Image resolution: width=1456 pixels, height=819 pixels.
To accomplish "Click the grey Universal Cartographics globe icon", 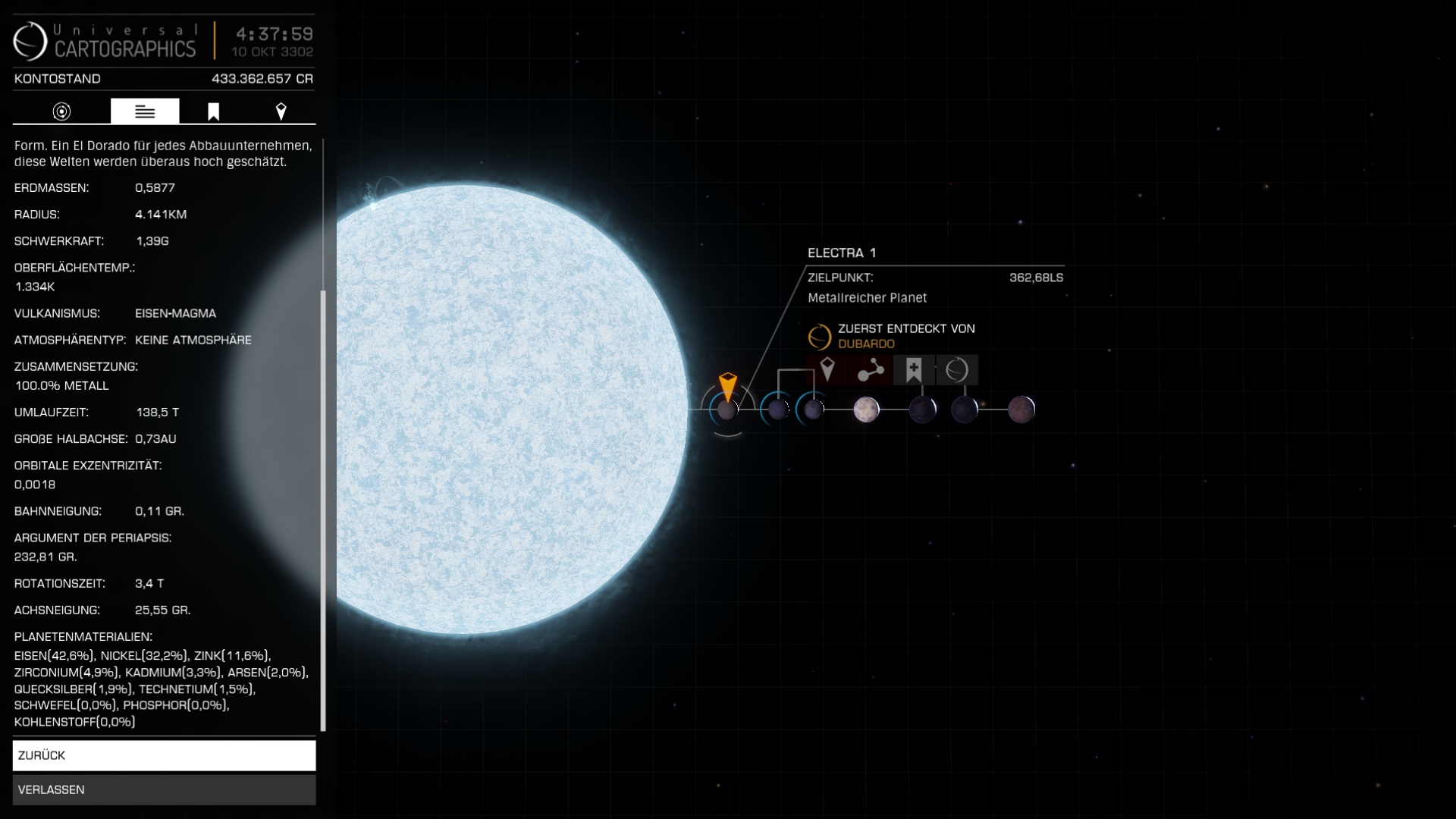I will pos(957,370).
